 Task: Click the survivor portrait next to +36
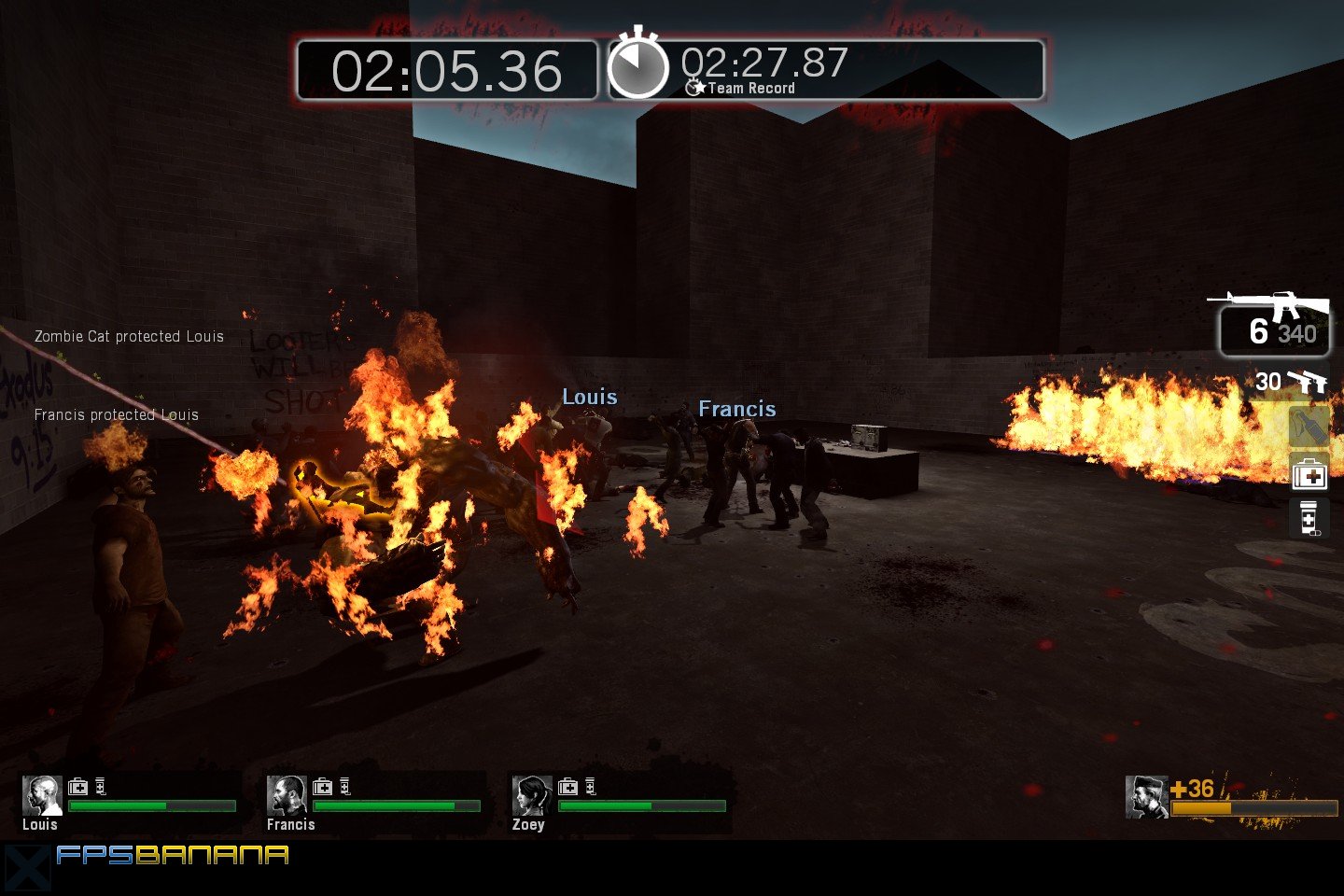1145,796
